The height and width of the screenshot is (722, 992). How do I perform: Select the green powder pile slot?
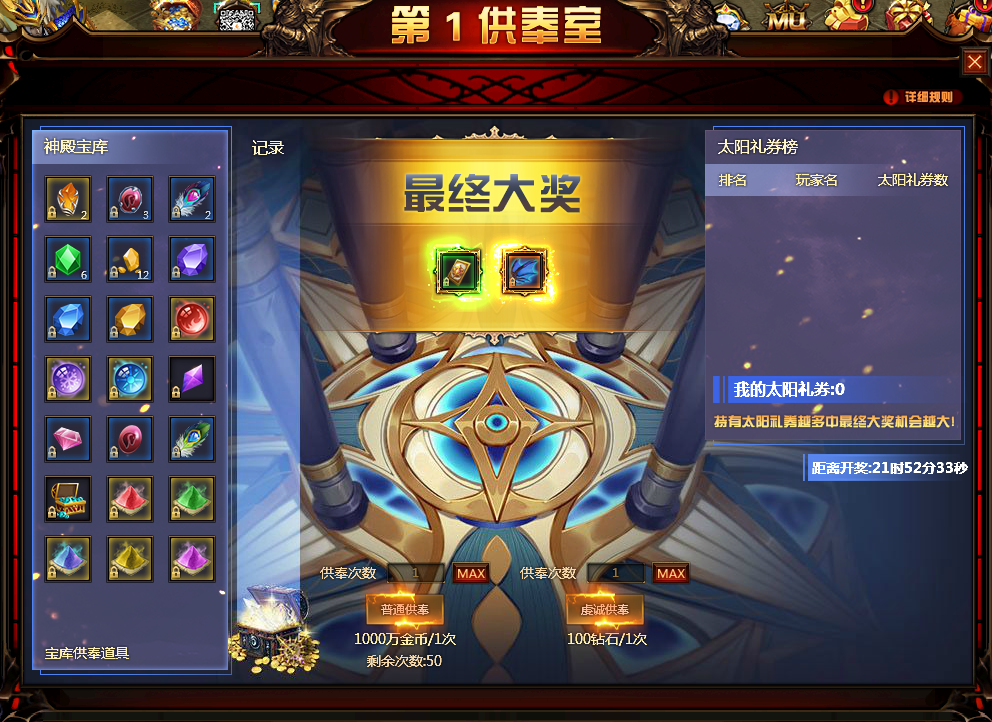(x=192, y=499)
